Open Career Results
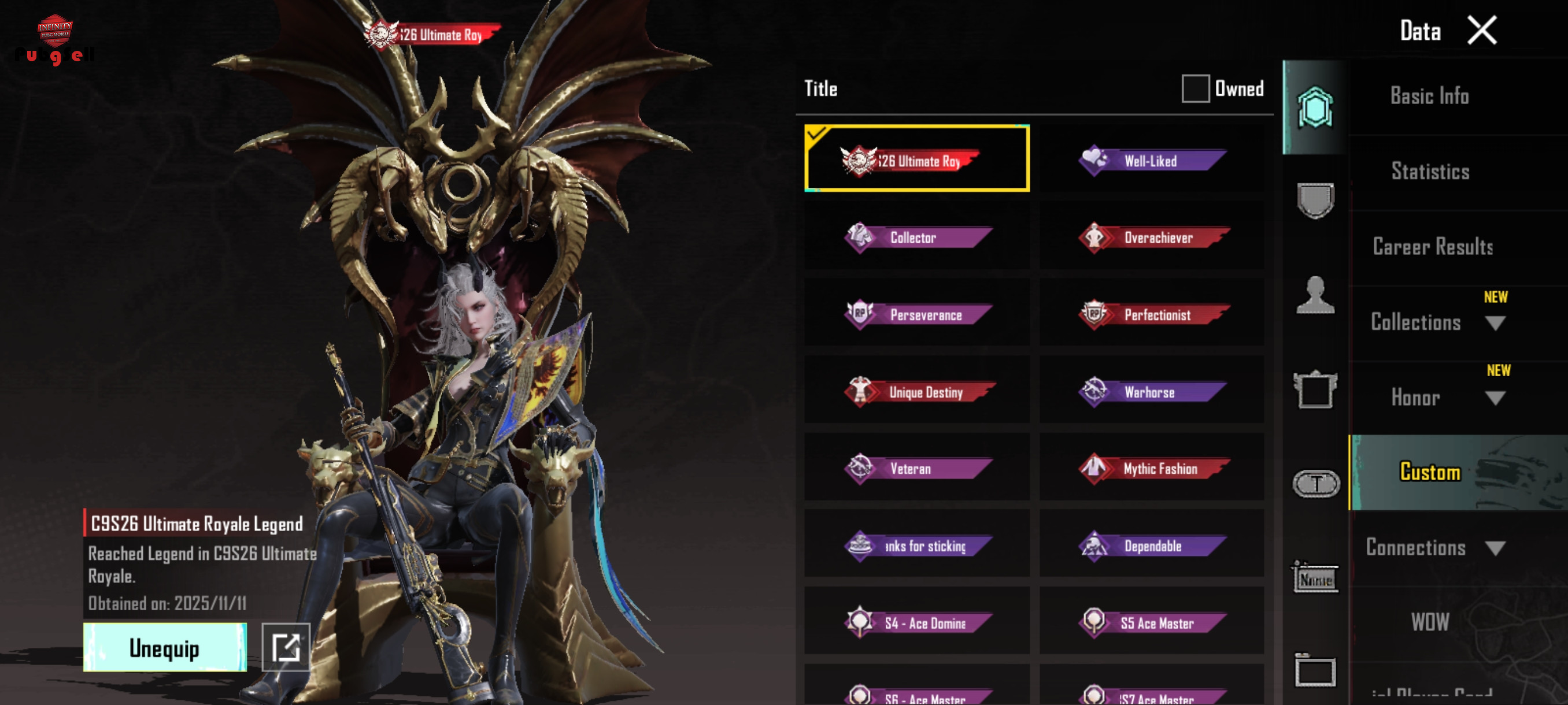Image resolution: width=1568 pixels, height=705 pixels. click(1432, 247)
